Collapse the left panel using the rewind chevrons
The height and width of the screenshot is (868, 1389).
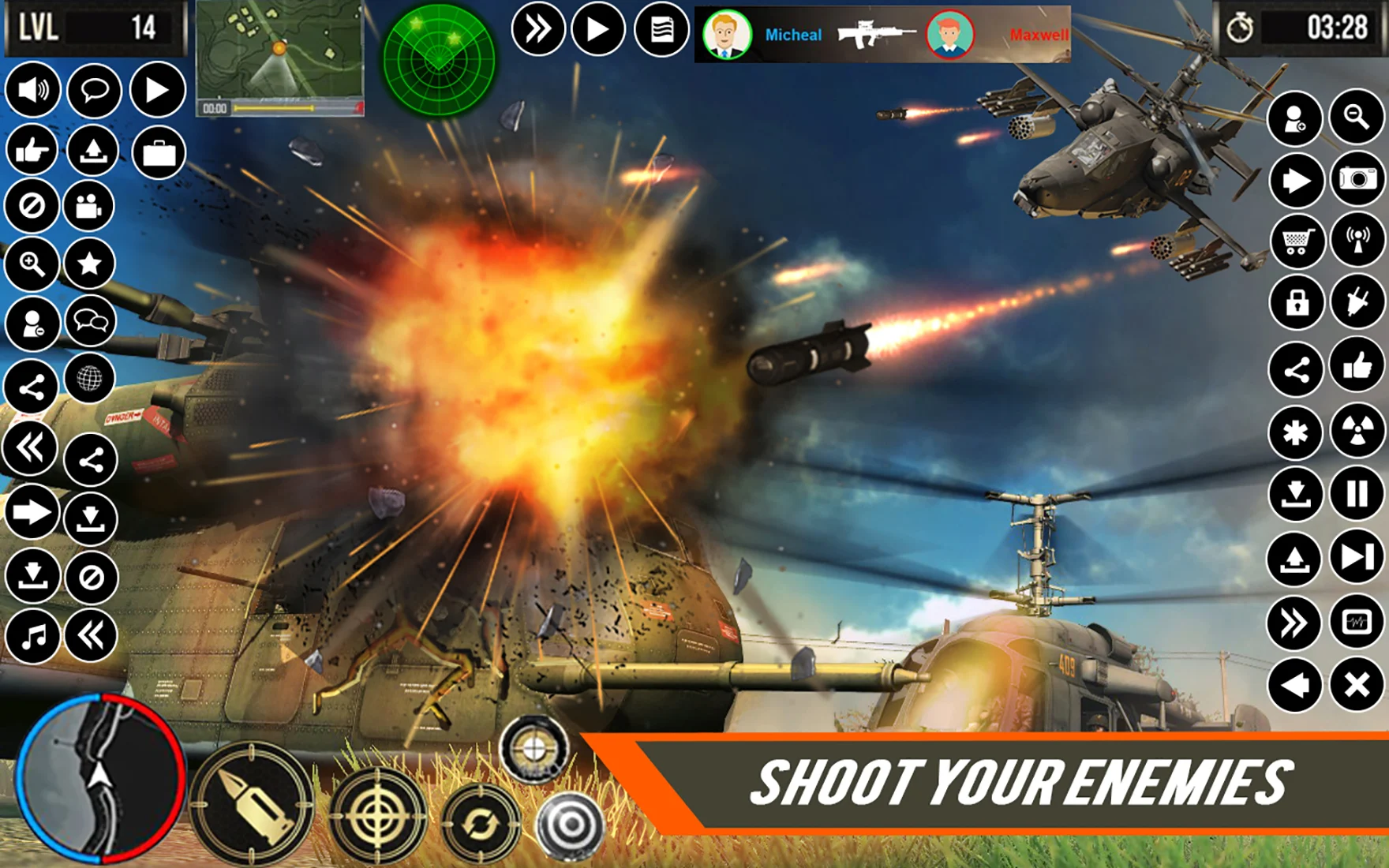click(x=30, y=446)
